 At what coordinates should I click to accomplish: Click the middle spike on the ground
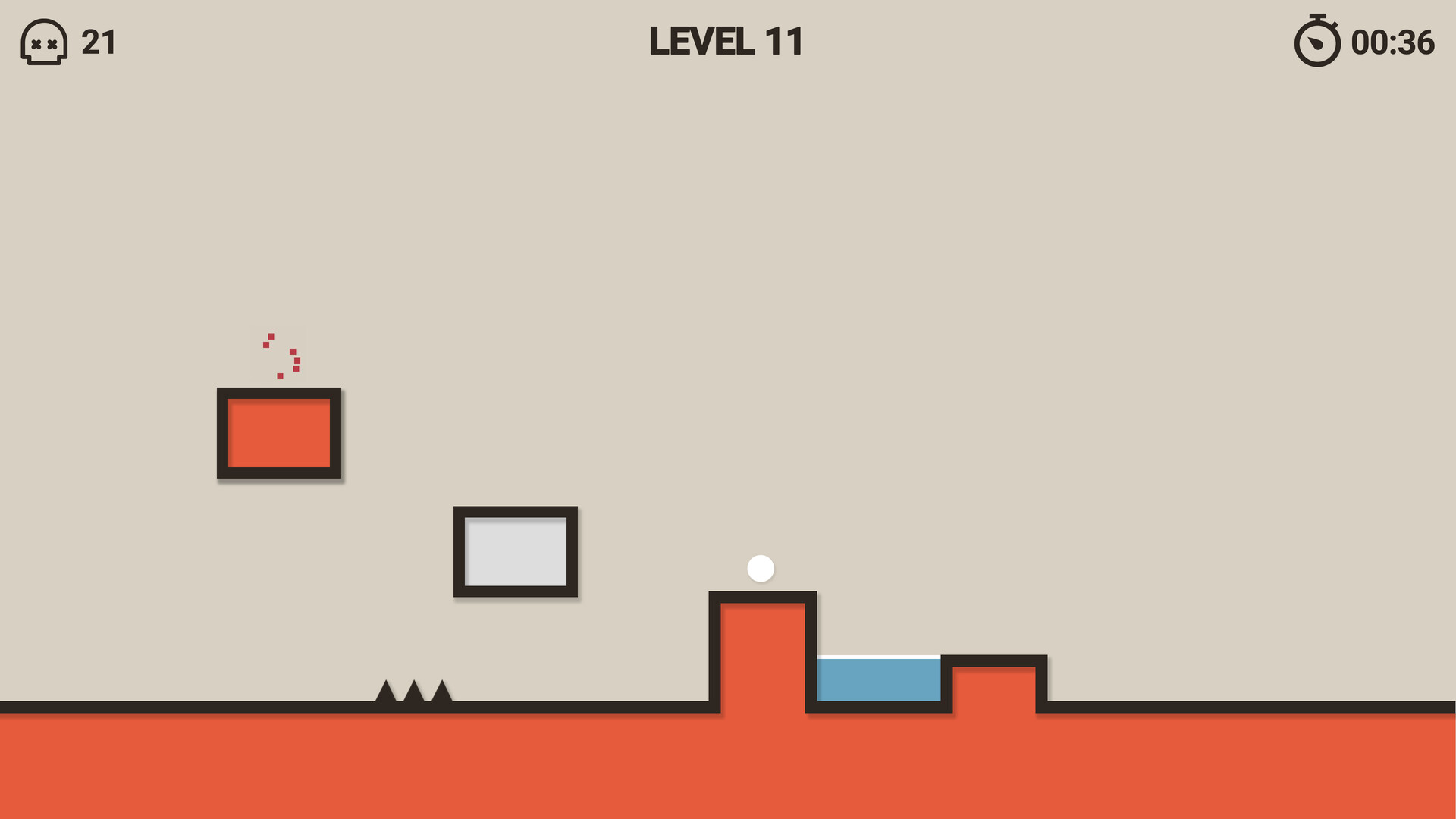(x=414, y=694)
